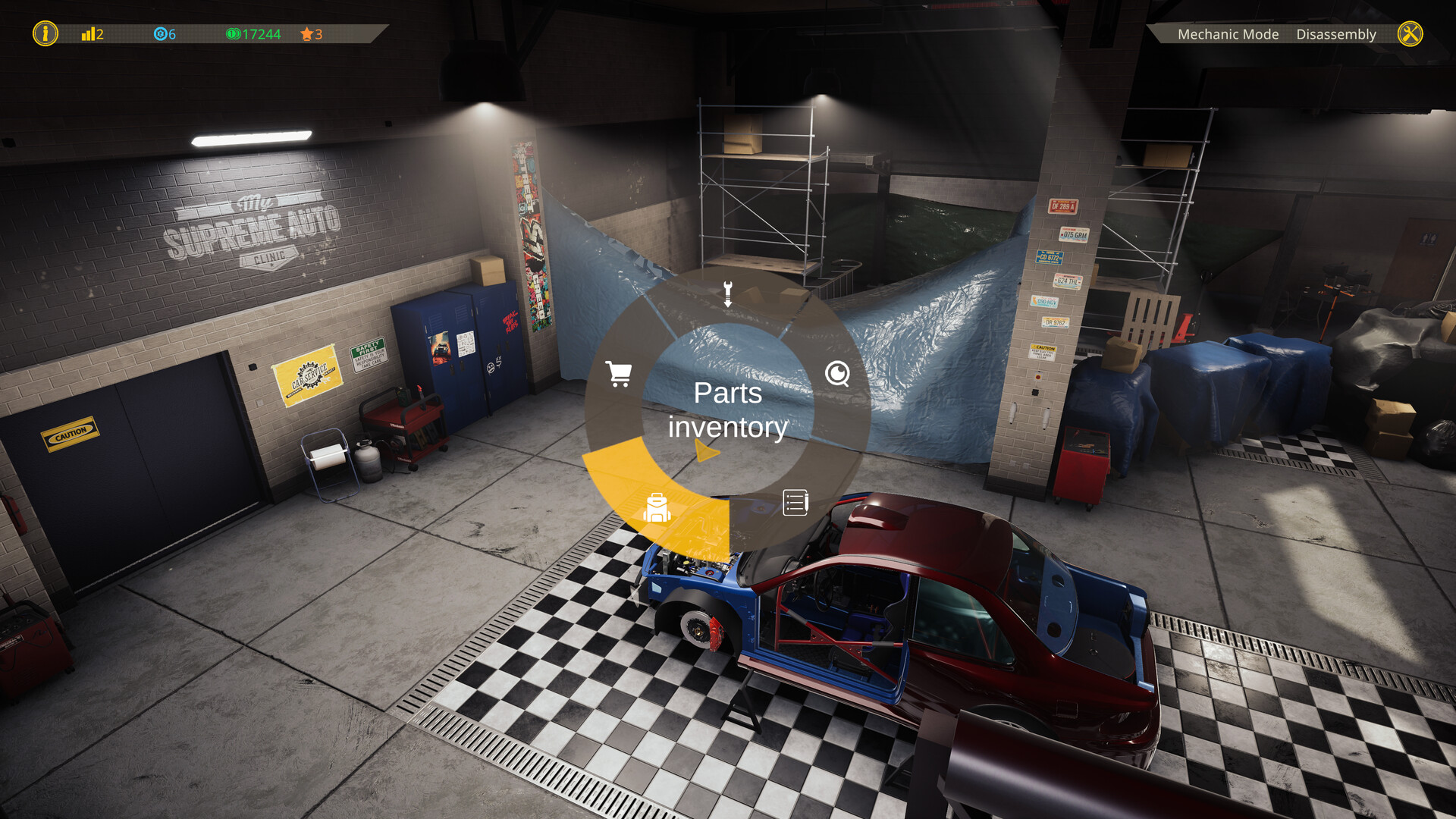Click the Mechanic Mode label
Screen dimensions: 1456x819
(1227, 34)
